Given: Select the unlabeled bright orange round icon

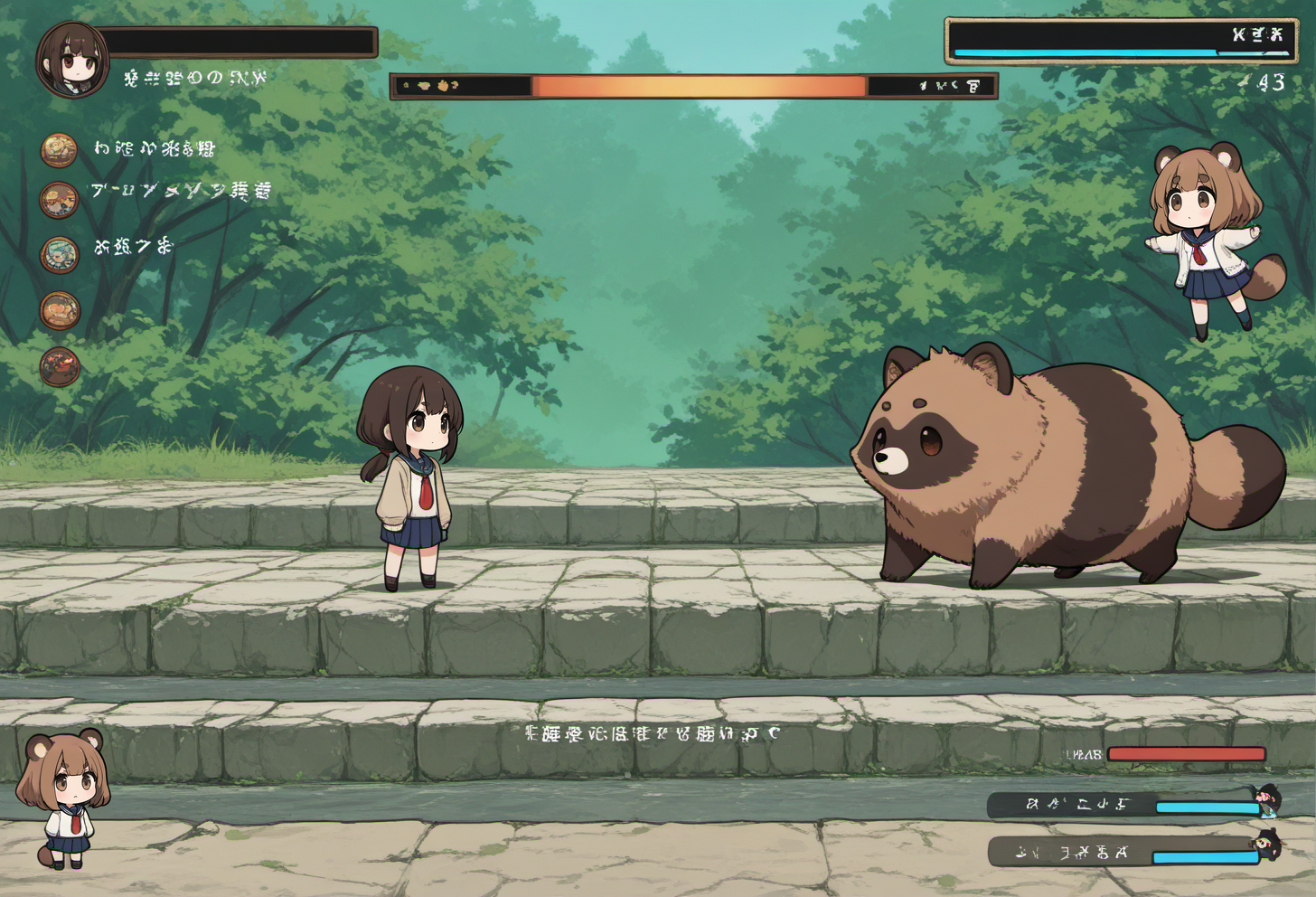Looking at the screenshot, I should (60, 311).
